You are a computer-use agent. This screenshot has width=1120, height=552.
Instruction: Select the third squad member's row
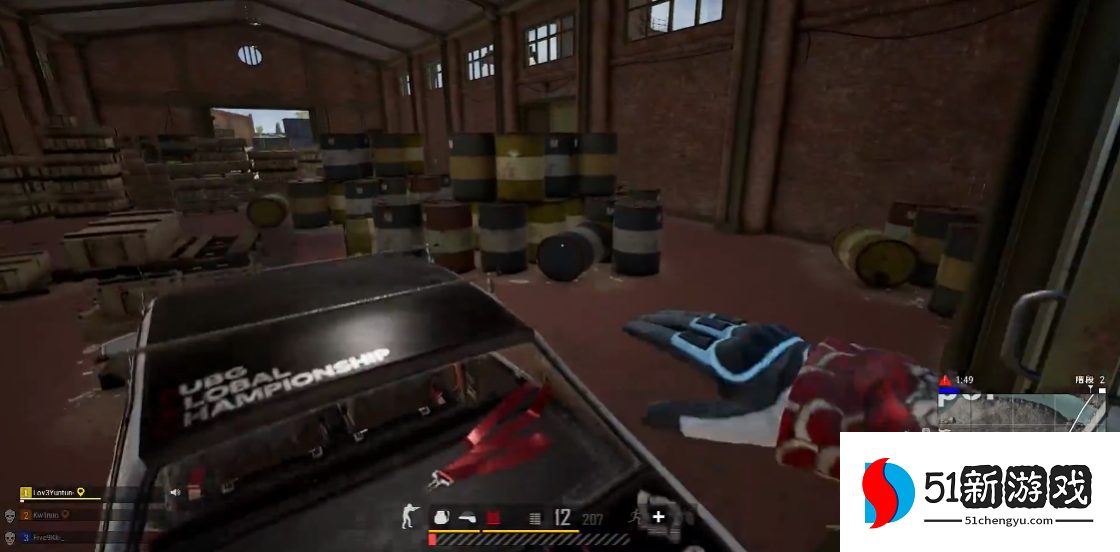[48, 537]
